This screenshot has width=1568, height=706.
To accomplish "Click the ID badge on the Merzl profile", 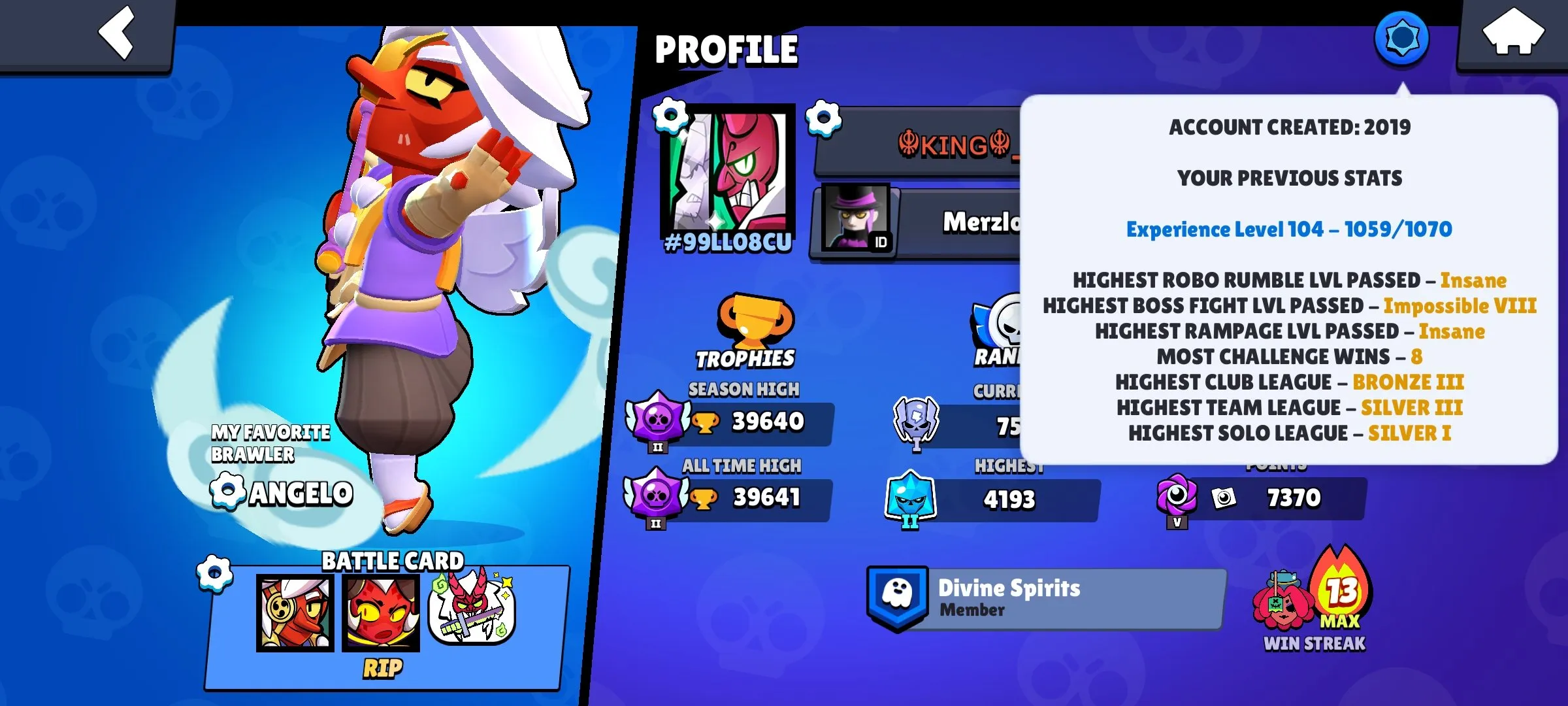I will coord(881,243).
